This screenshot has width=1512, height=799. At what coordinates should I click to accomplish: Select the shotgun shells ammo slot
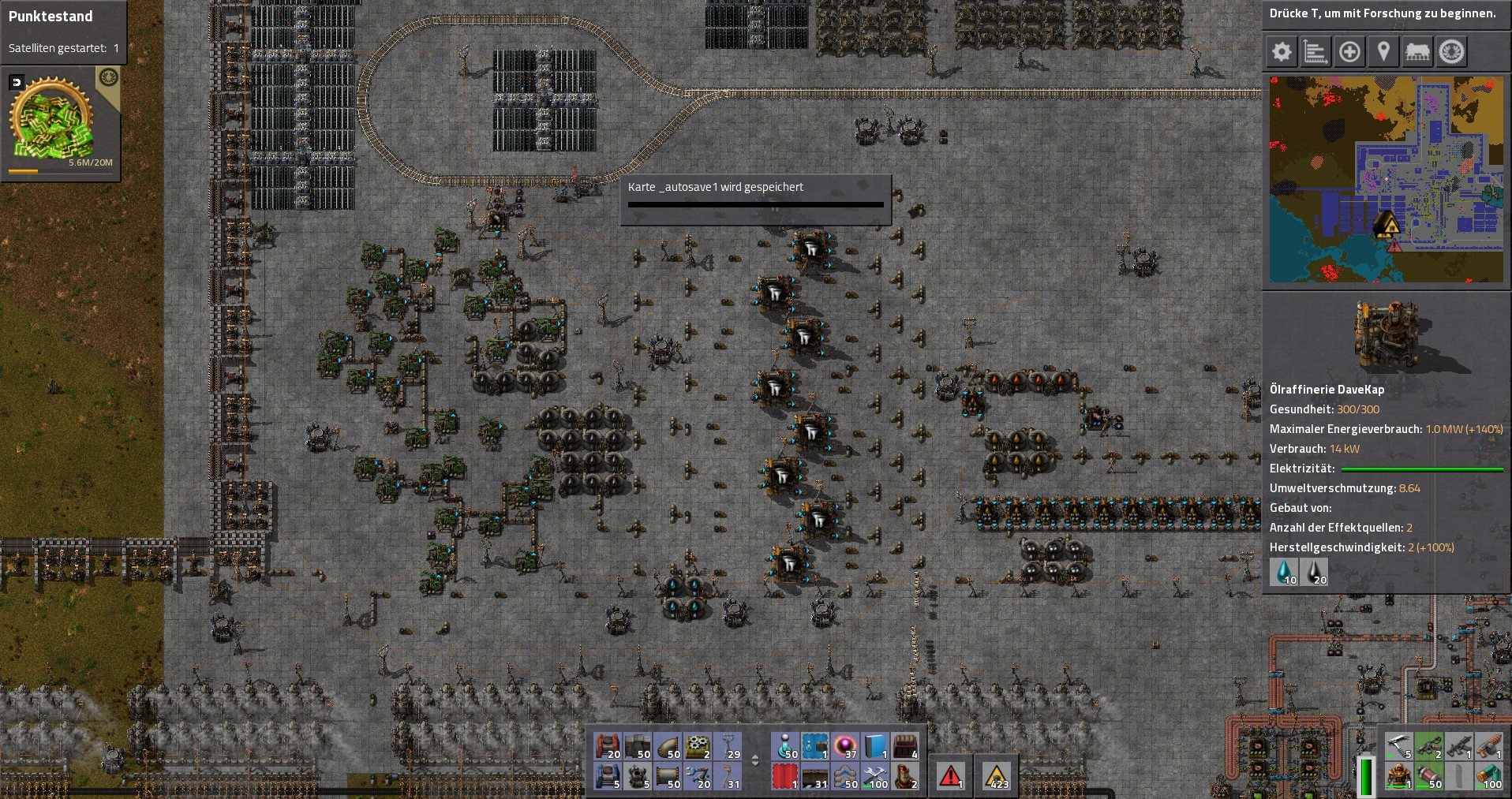pyautogui.click(x=1428, y=776)
